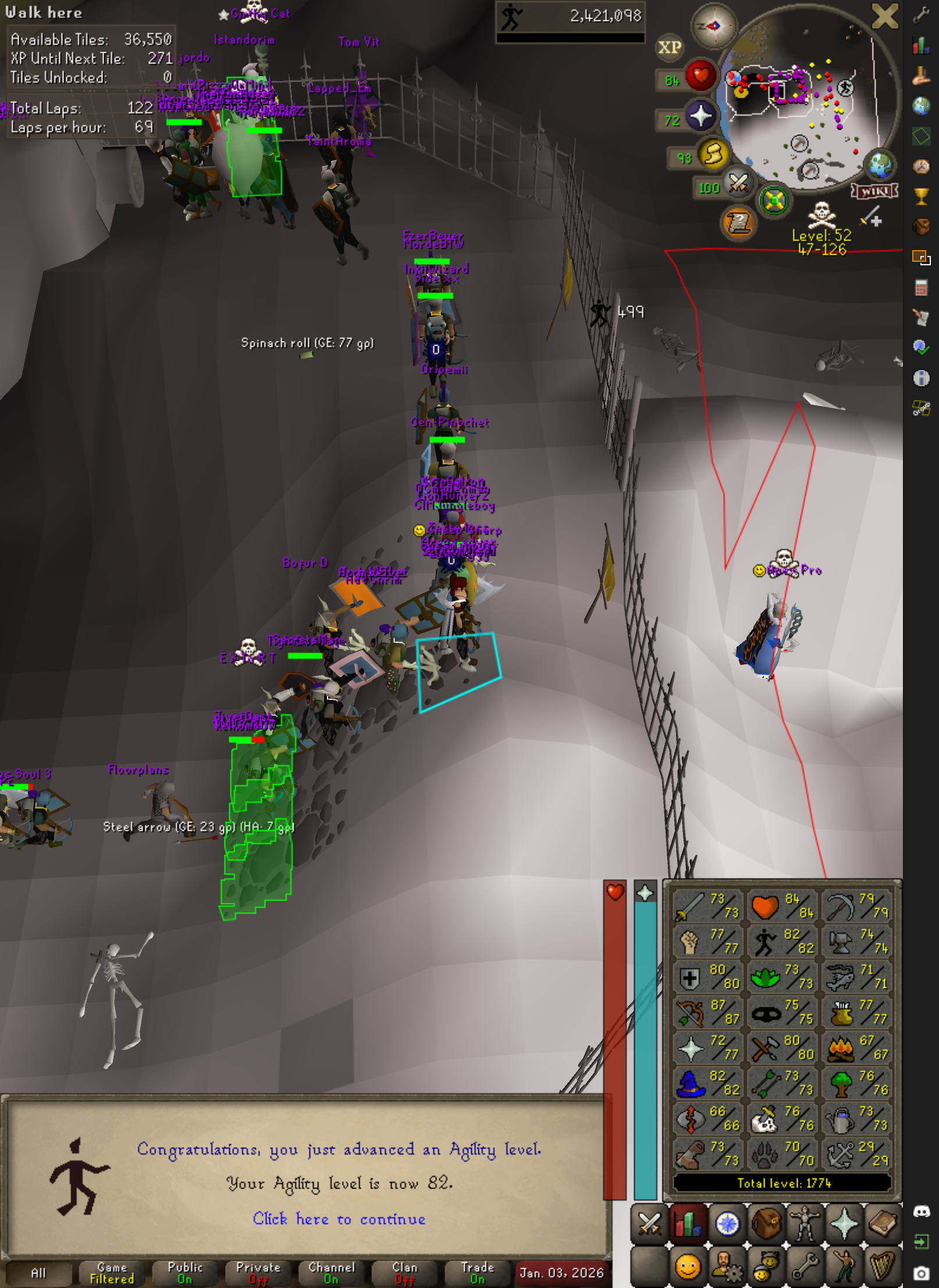Open the Inventory backpack tab
The height and width of the screenshot is (1288, 939).
click(766, 1224)
